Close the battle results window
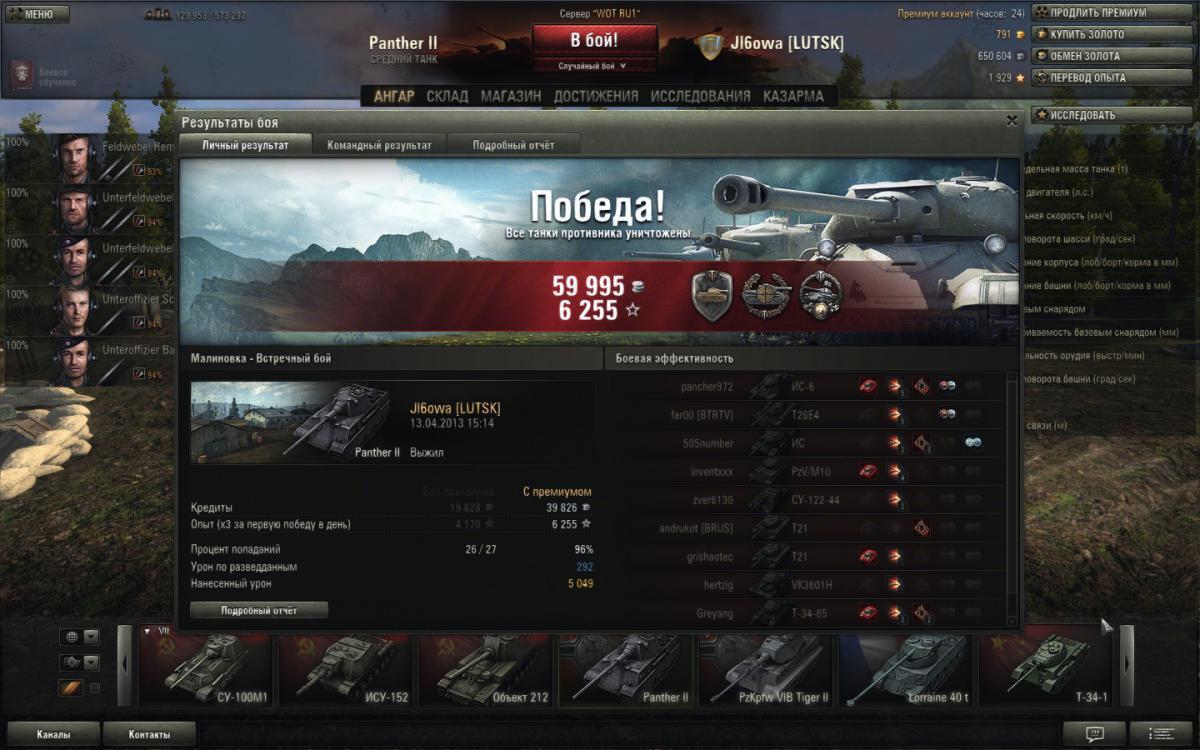The image size is (1200, 750). (x=1012, y=121)
